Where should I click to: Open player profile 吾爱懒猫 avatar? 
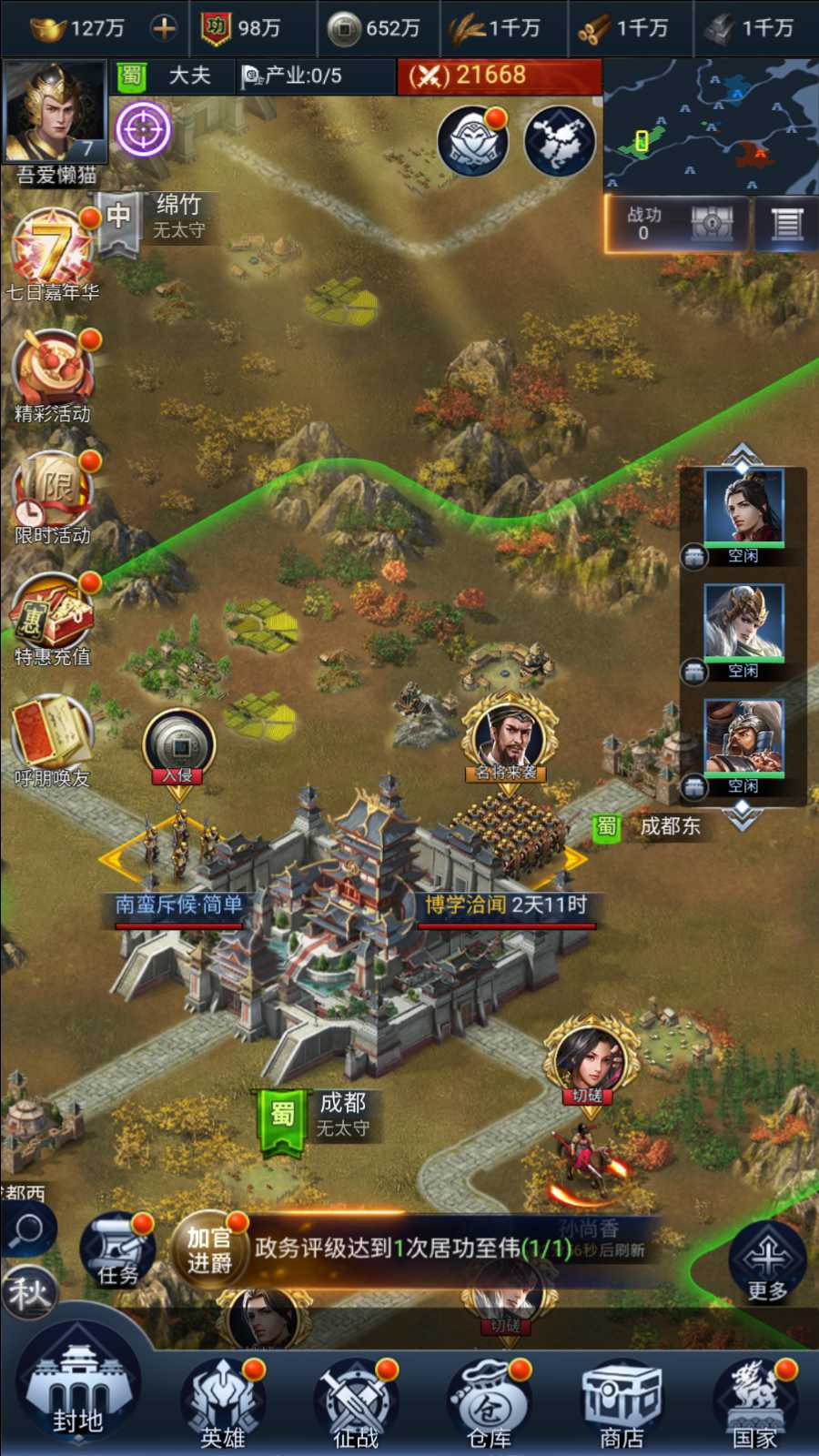(55, 113)
